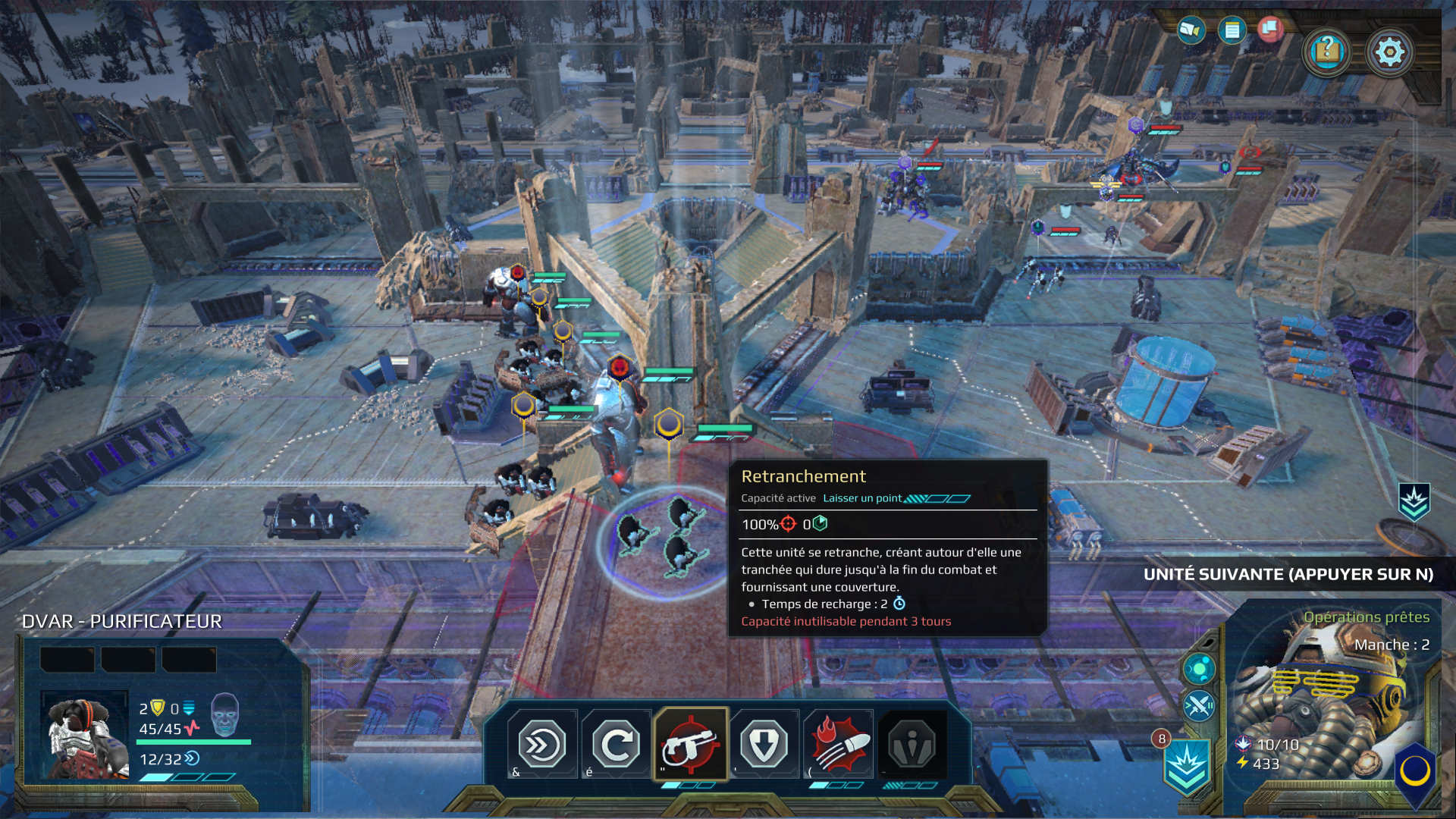
Task: Open the combat log notepad icon
Action: coord(1233,31)
